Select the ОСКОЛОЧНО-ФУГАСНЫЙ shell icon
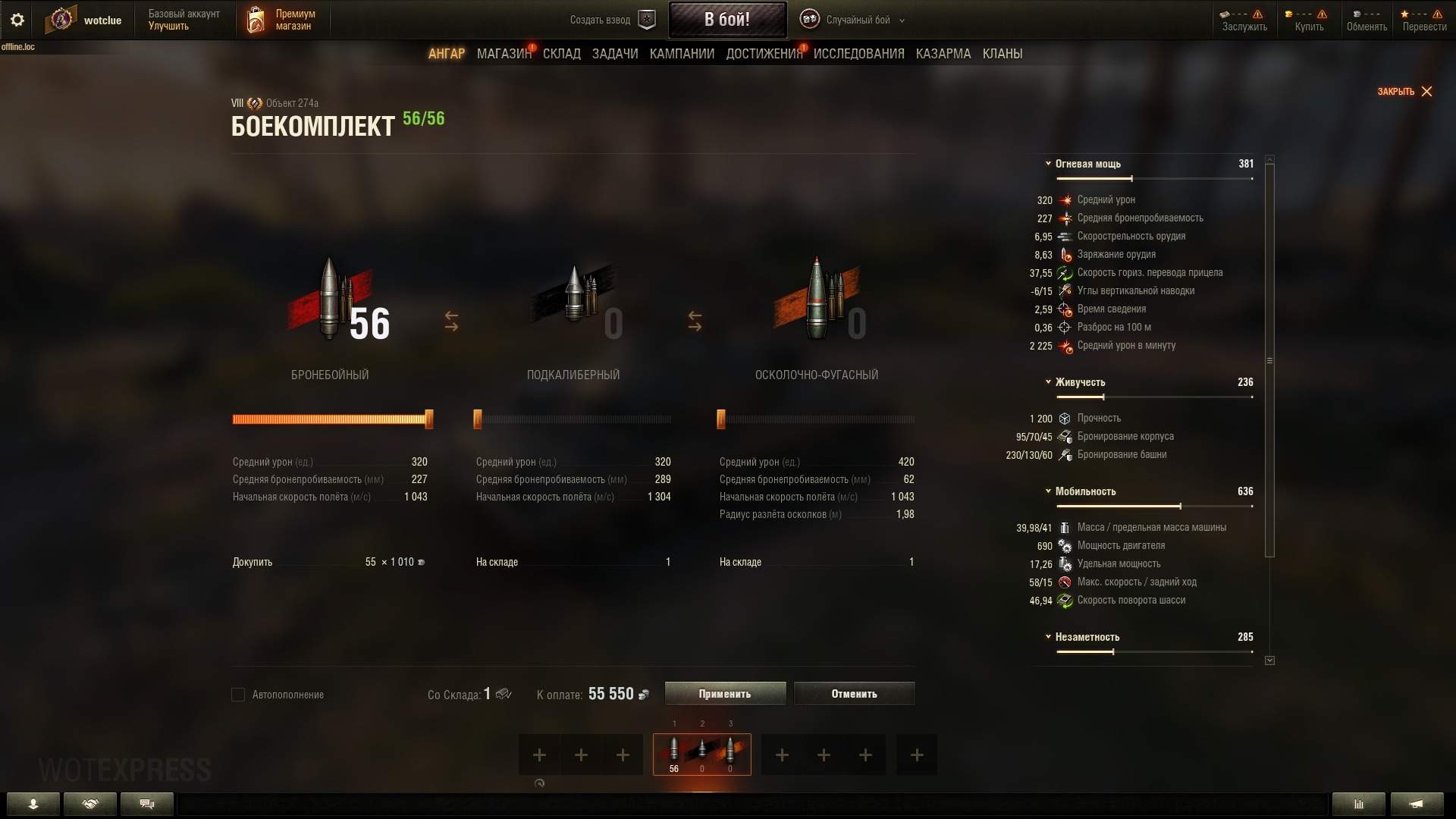 click(x=817, y=300)
